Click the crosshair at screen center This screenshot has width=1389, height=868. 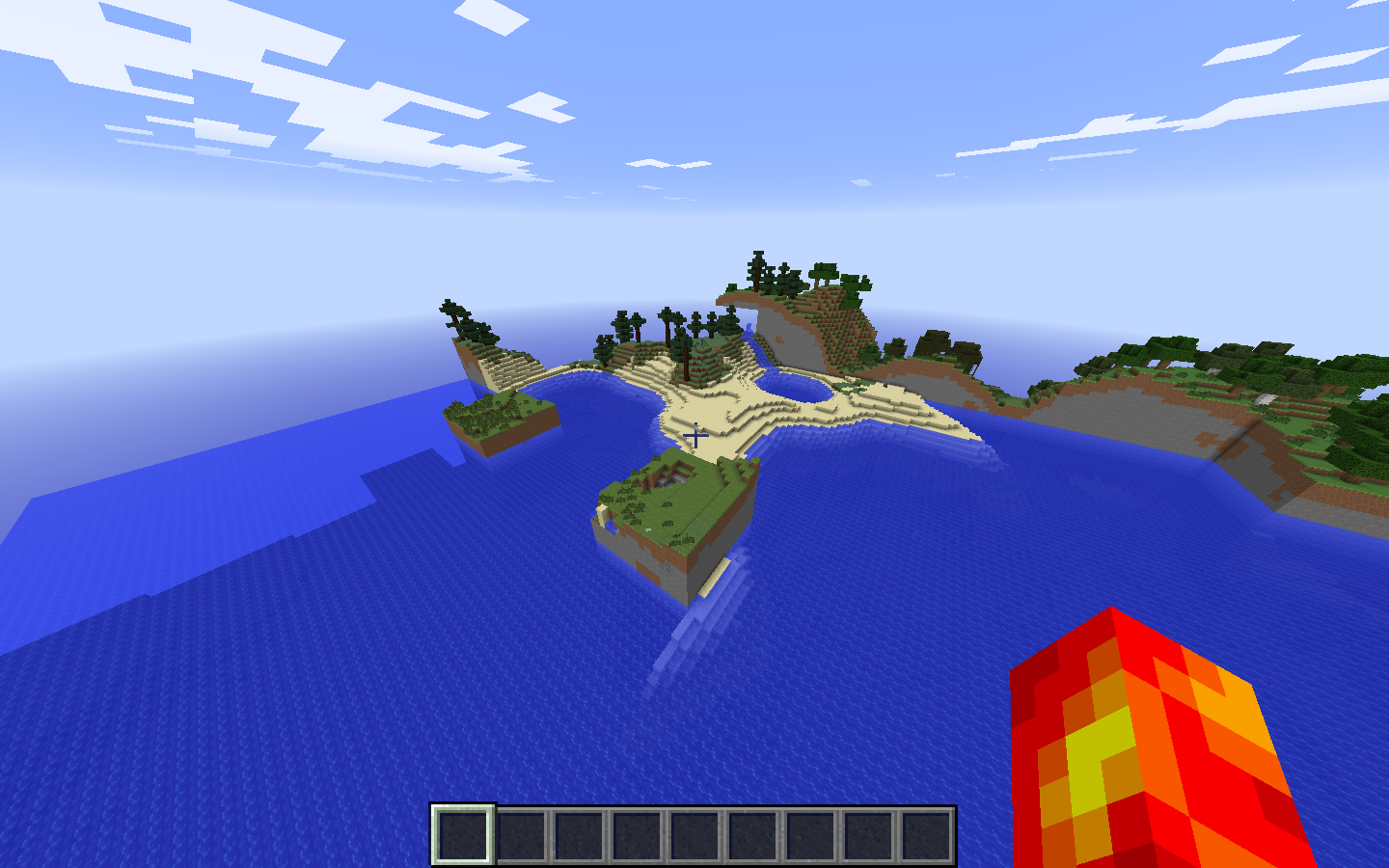(x=694, y=436)
